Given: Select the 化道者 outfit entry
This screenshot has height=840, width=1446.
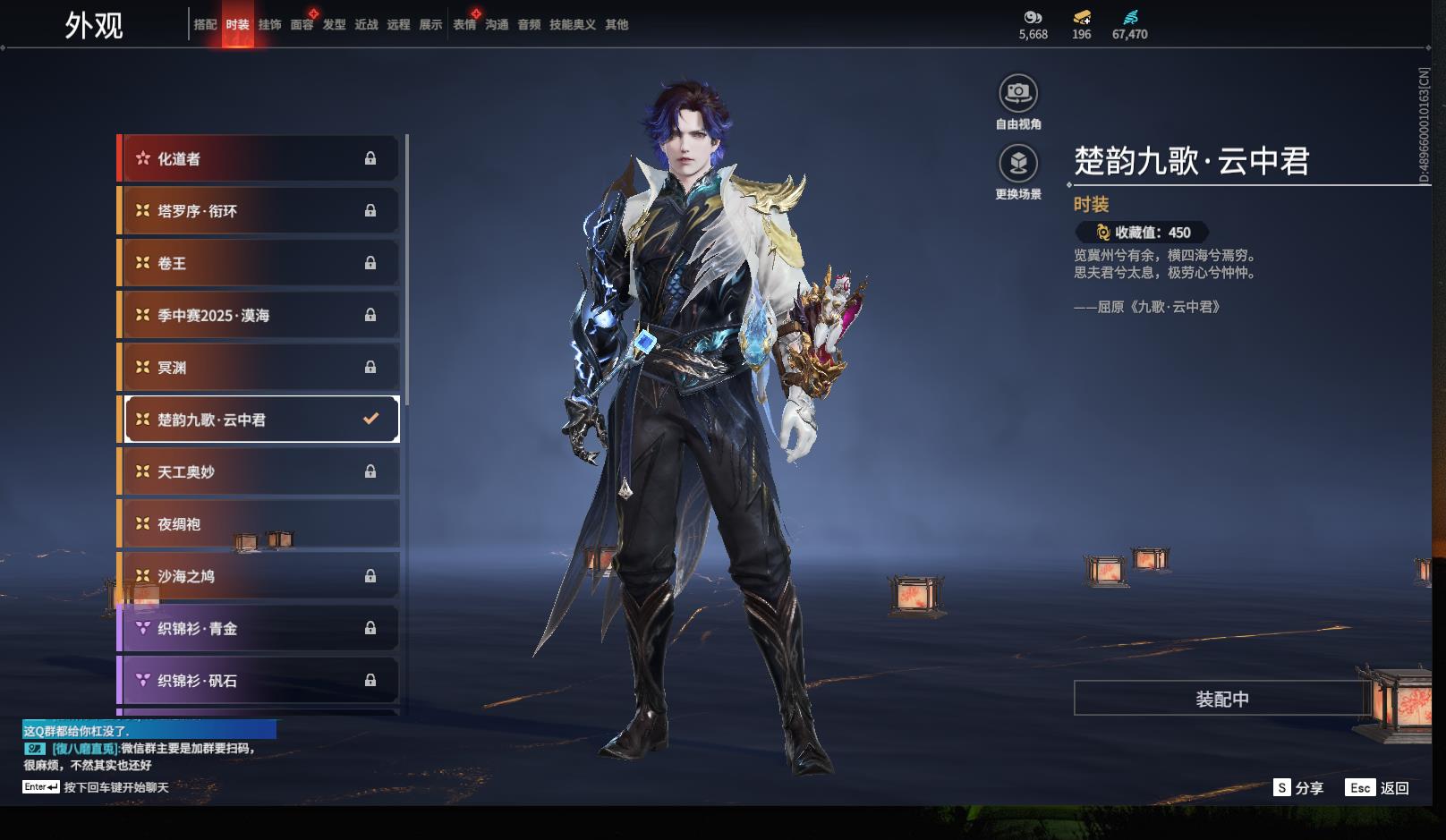Looking at the screenshot, I should click(x=259, y=159).
